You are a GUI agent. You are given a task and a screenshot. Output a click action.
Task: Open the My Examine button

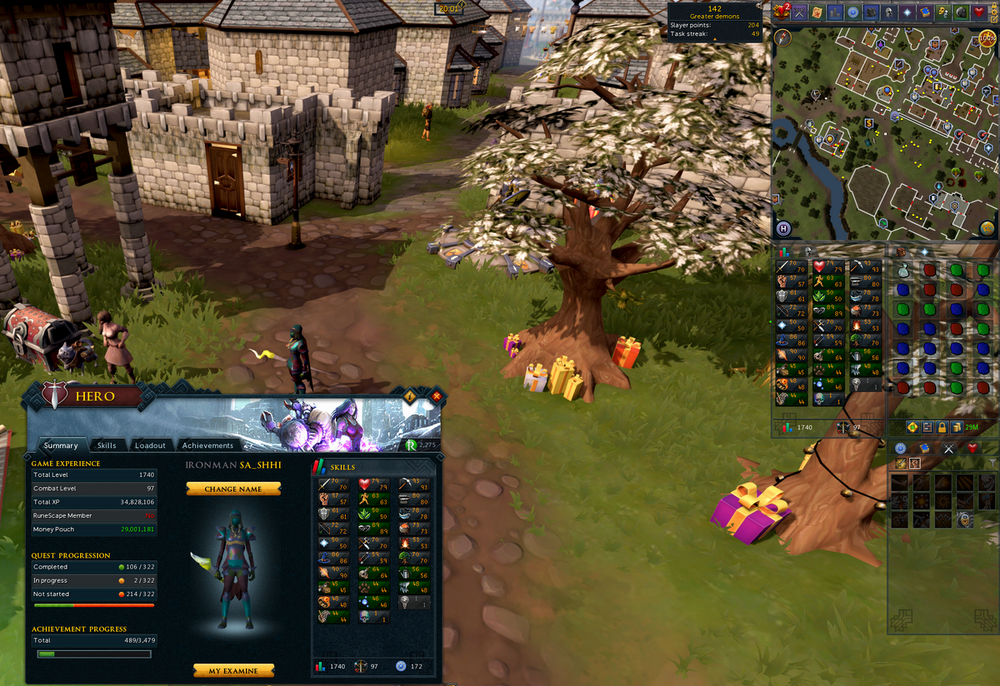[233, 671]
